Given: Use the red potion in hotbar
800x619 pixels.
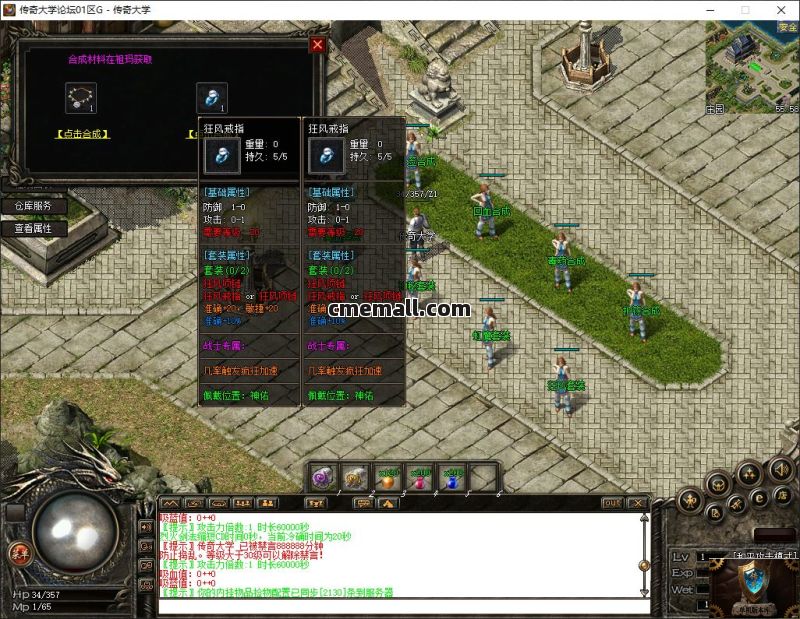Looking at the screenshot, I should coord(420,478).
